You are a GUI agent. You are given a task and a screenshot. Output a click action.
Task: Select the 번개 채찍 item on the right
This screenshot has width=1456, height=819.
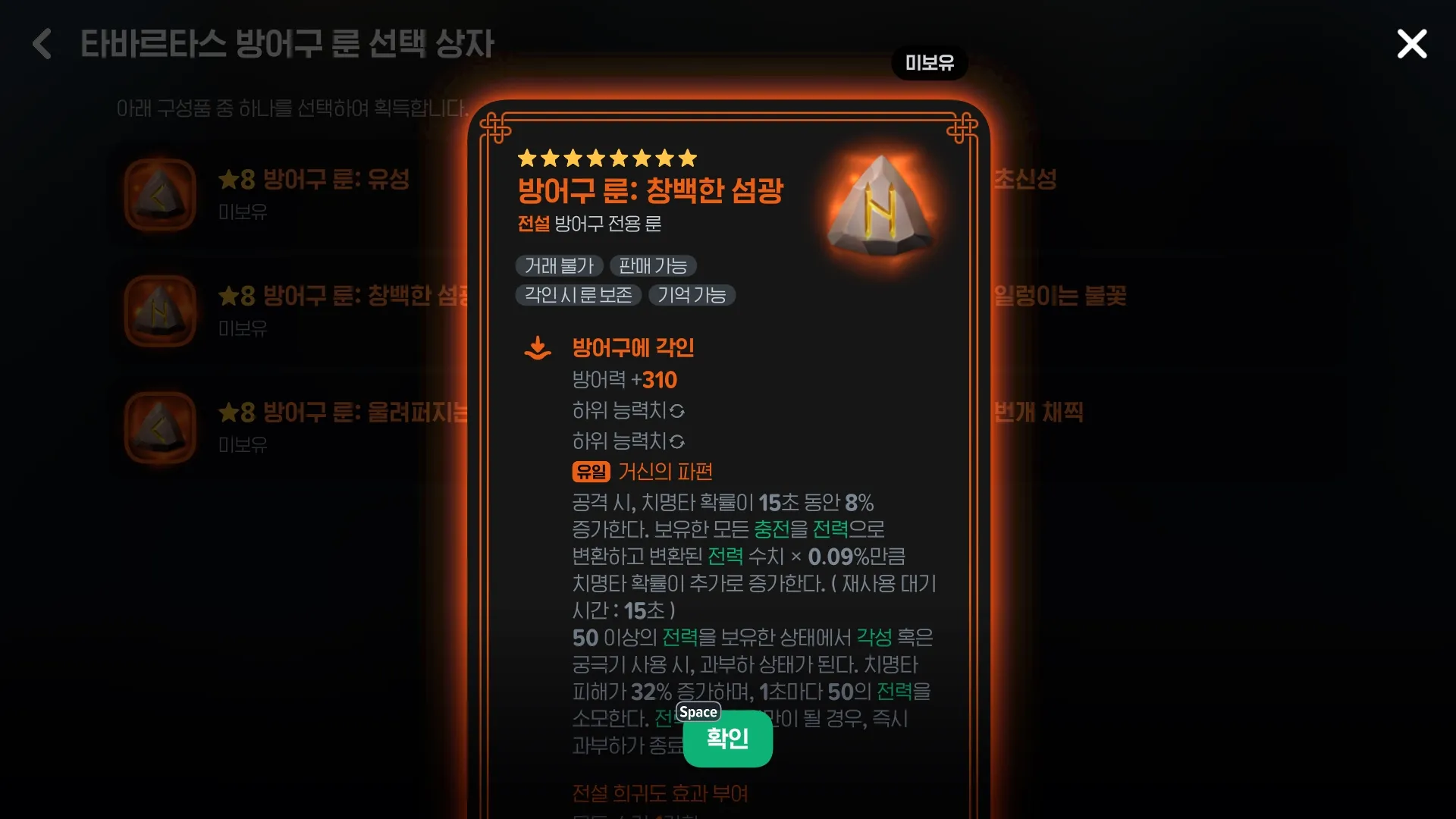[1040, 412]
